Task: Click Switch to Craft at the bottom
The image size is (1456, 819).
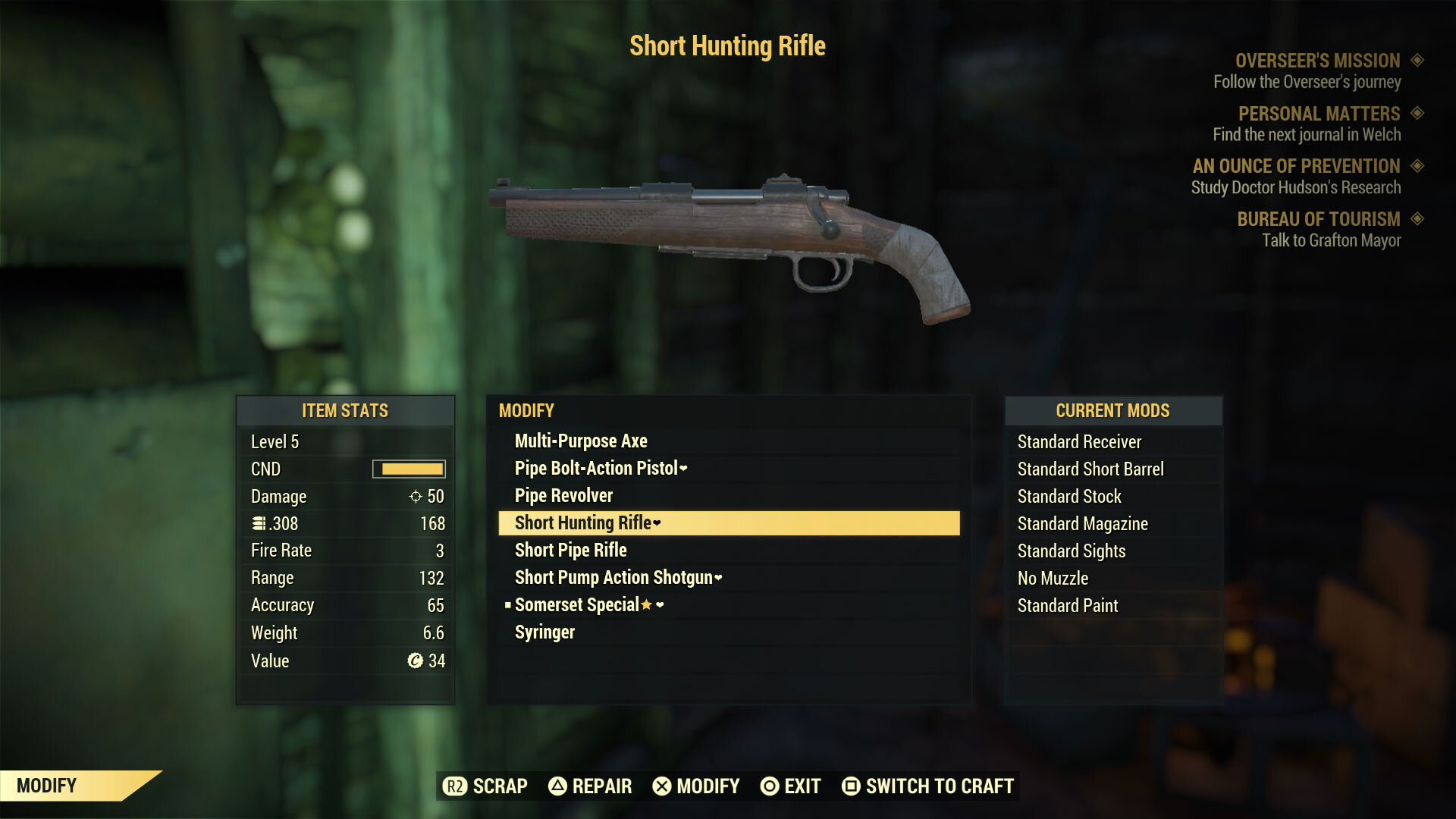Action: pos(928,786)
